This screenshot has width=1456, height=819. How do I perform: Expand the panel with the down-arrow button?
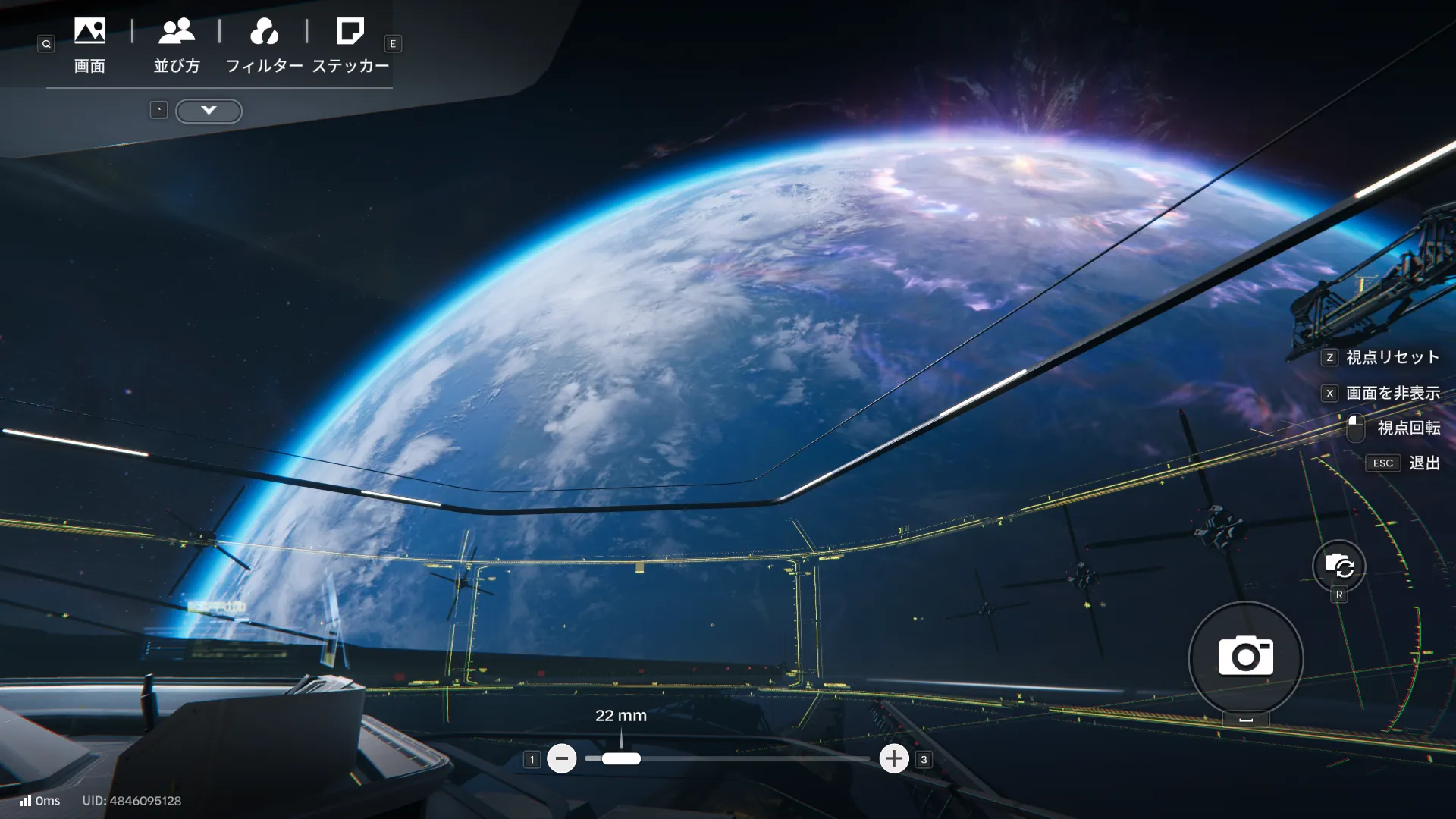tap(209, 111)
